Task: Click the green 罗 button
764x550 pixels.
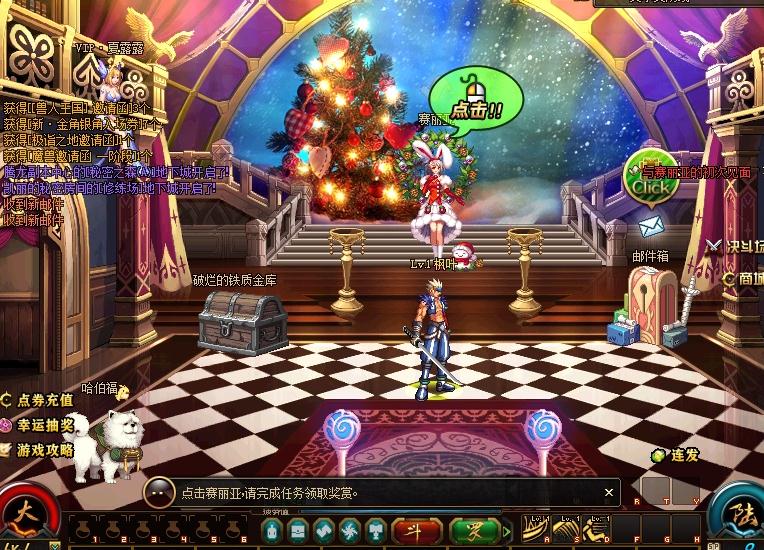Action: click(475, 530)
